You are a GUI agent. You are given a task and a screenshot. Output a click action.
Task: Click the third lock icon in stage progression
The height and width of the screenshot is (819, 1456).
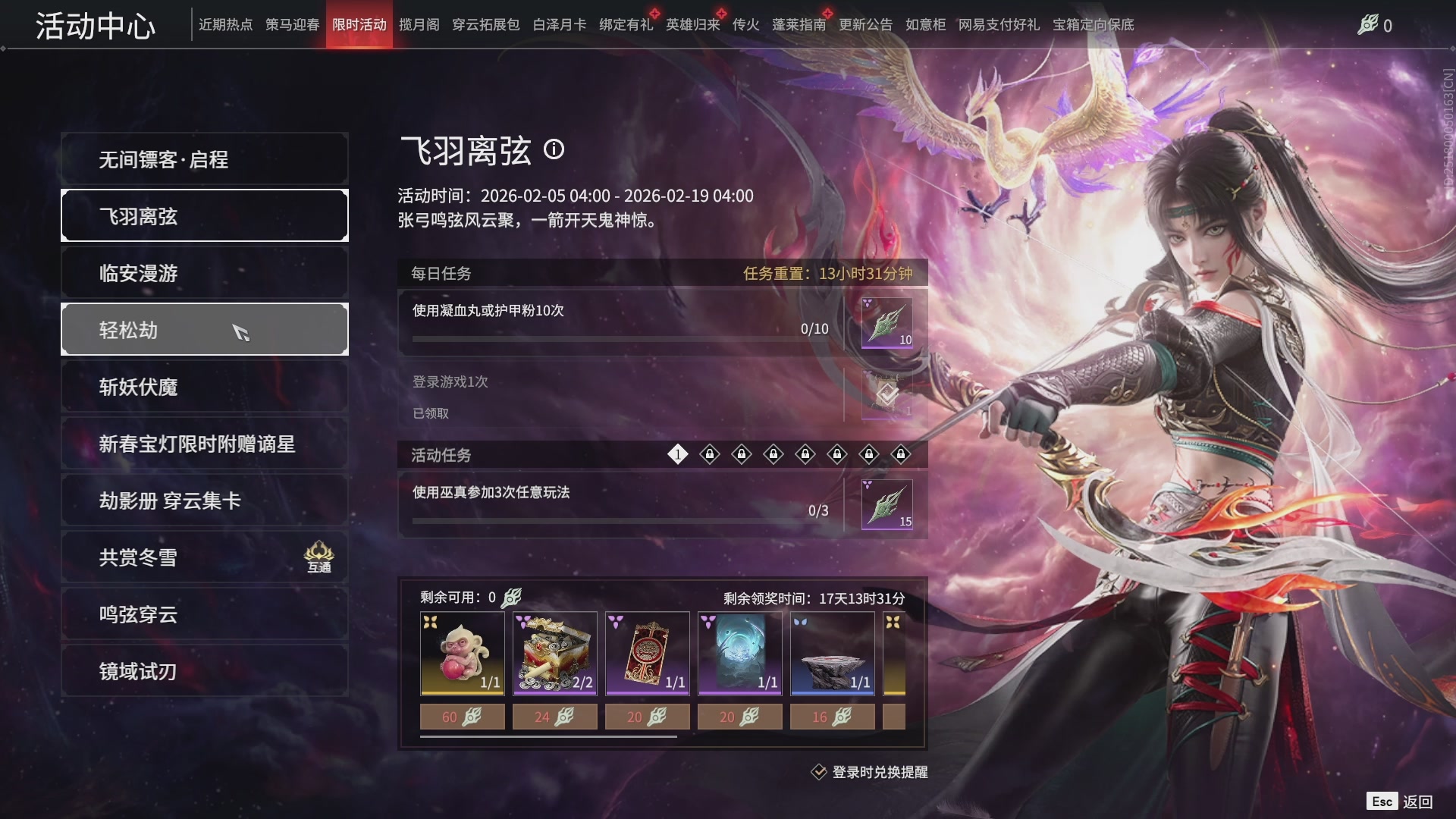click(x=773, y=453)
